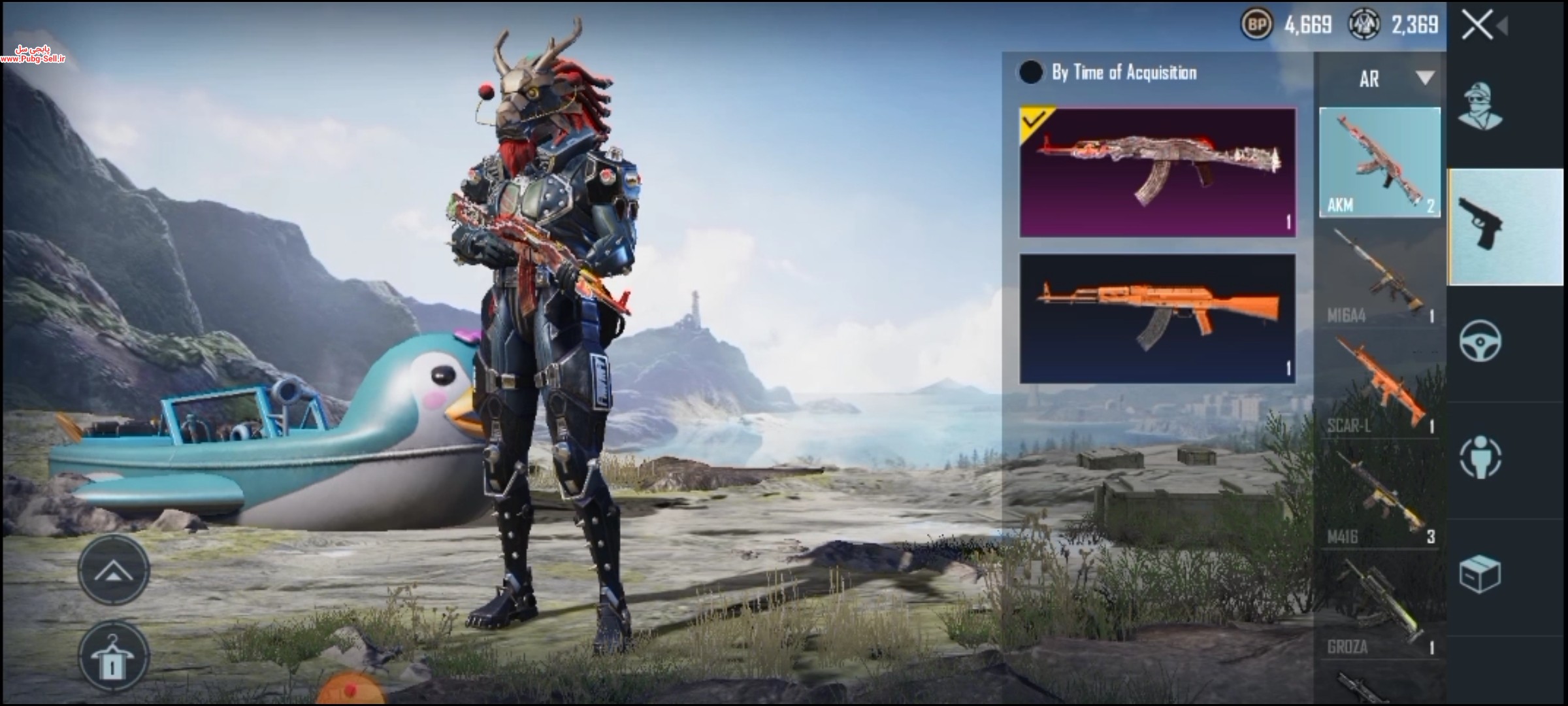
Task: Open the vehicle steering wheel tab
Action: pyautogui.click(x=1480, y=341)
